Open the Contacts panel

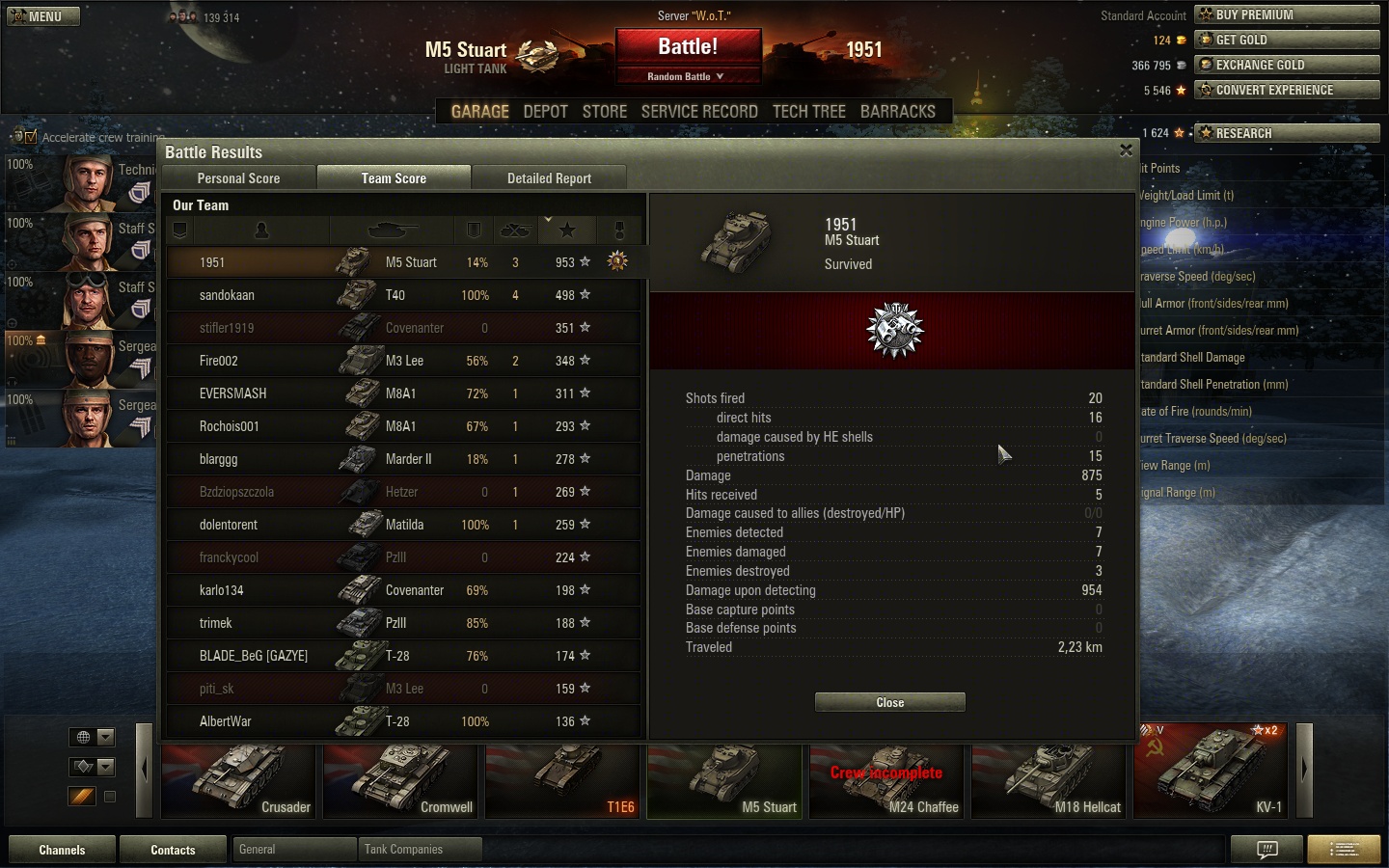[x=173, y=850]
